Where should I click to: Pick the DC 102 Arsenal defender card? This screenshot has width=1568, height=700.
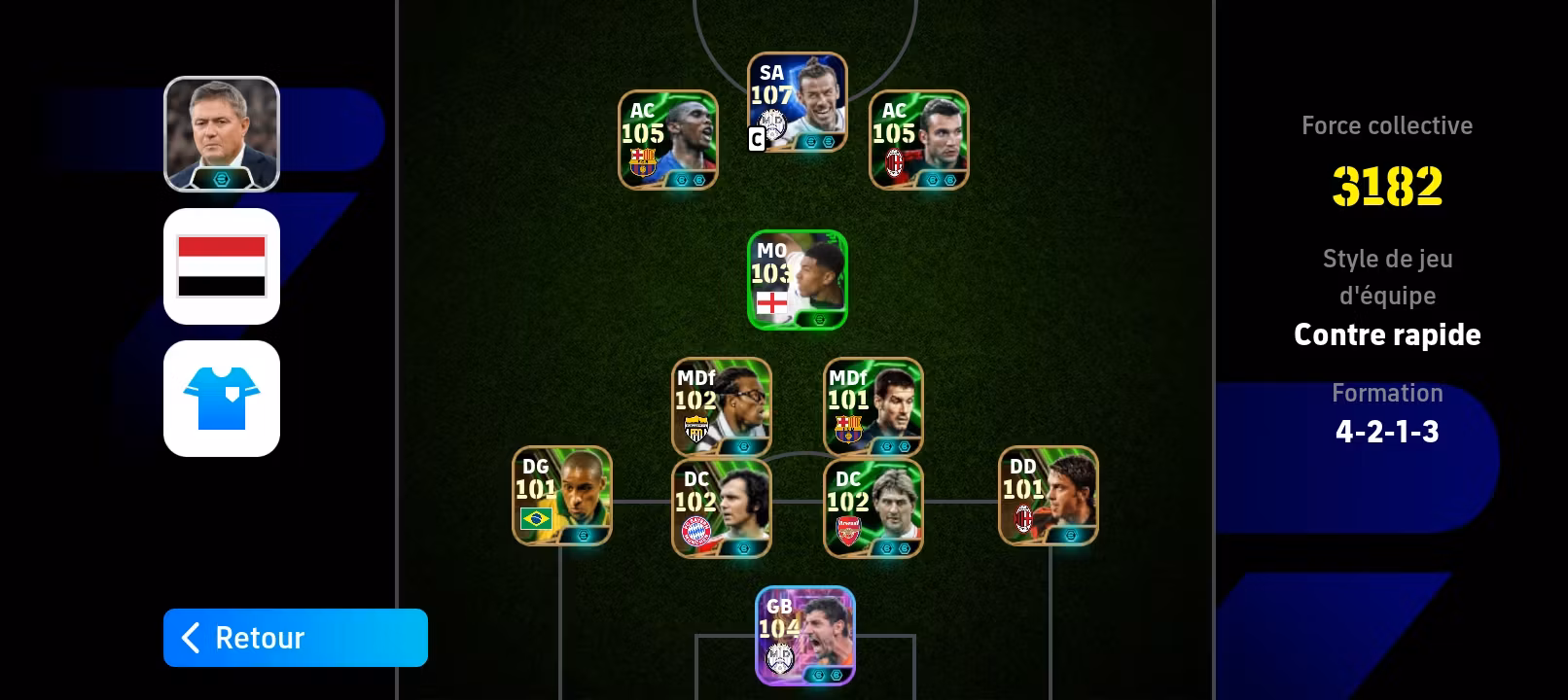pyautogui.click(x=873, y=508)
